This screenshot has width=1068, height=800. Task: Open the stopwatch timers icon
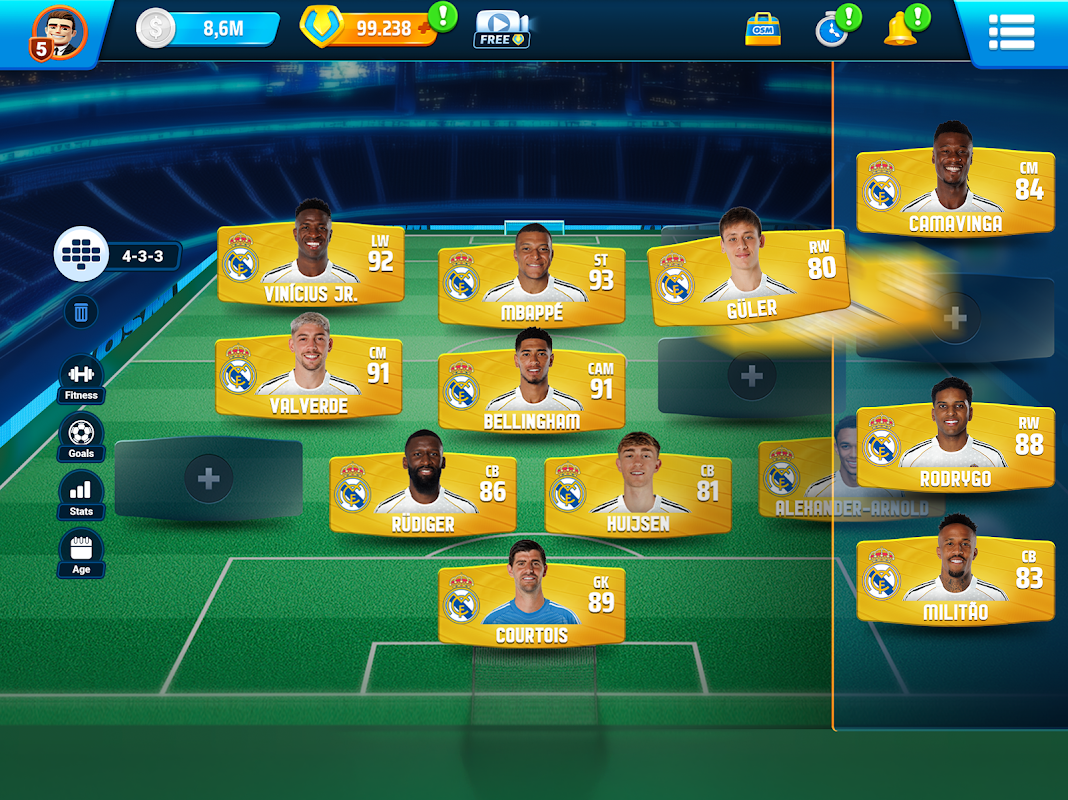click(x=831, y=29)
